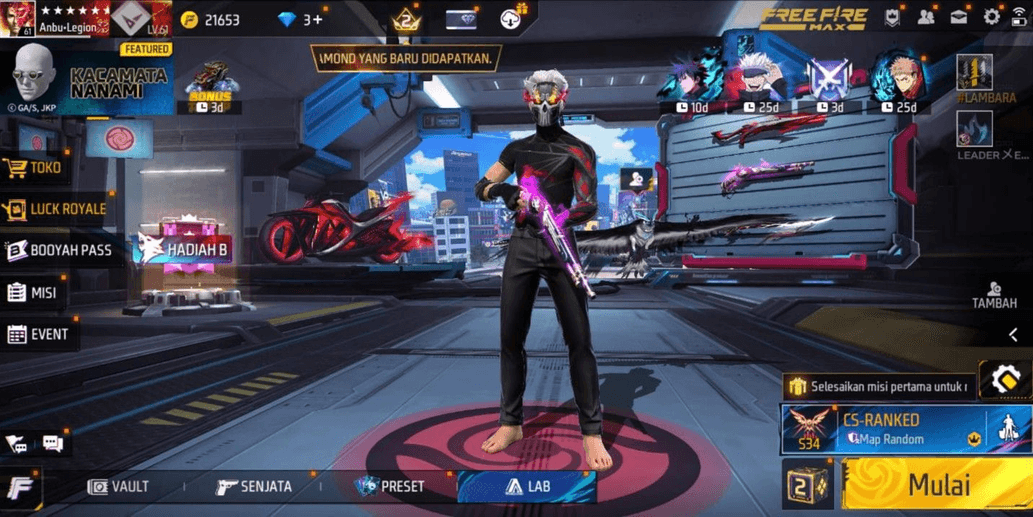This screenshot has height=517, width=1033.
Task: Open the Toko shop menu
Action: click(x=36, y=168)
